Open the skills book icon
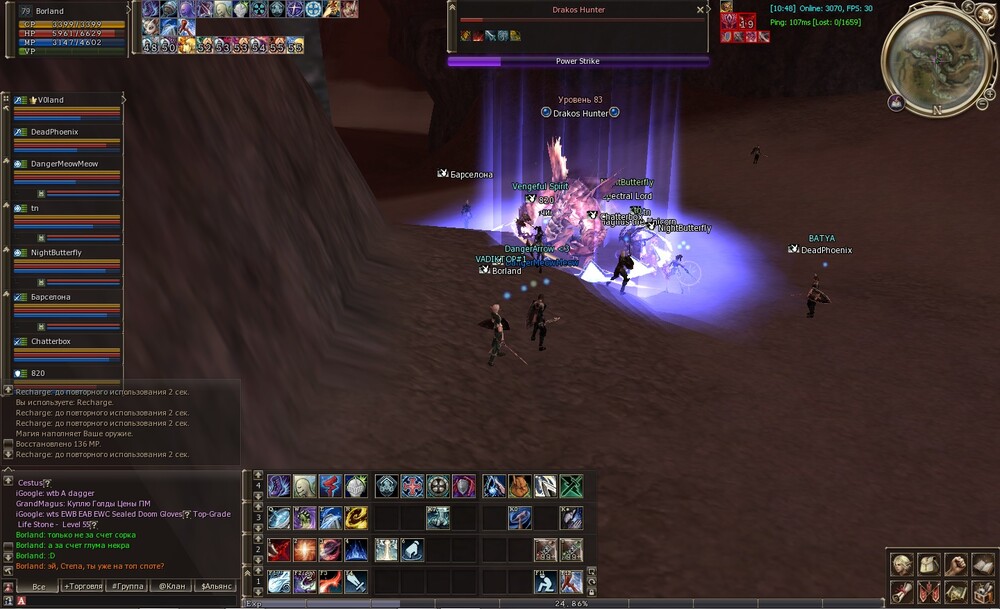Viewport: 1000px width, 609px height. [983, 565]
